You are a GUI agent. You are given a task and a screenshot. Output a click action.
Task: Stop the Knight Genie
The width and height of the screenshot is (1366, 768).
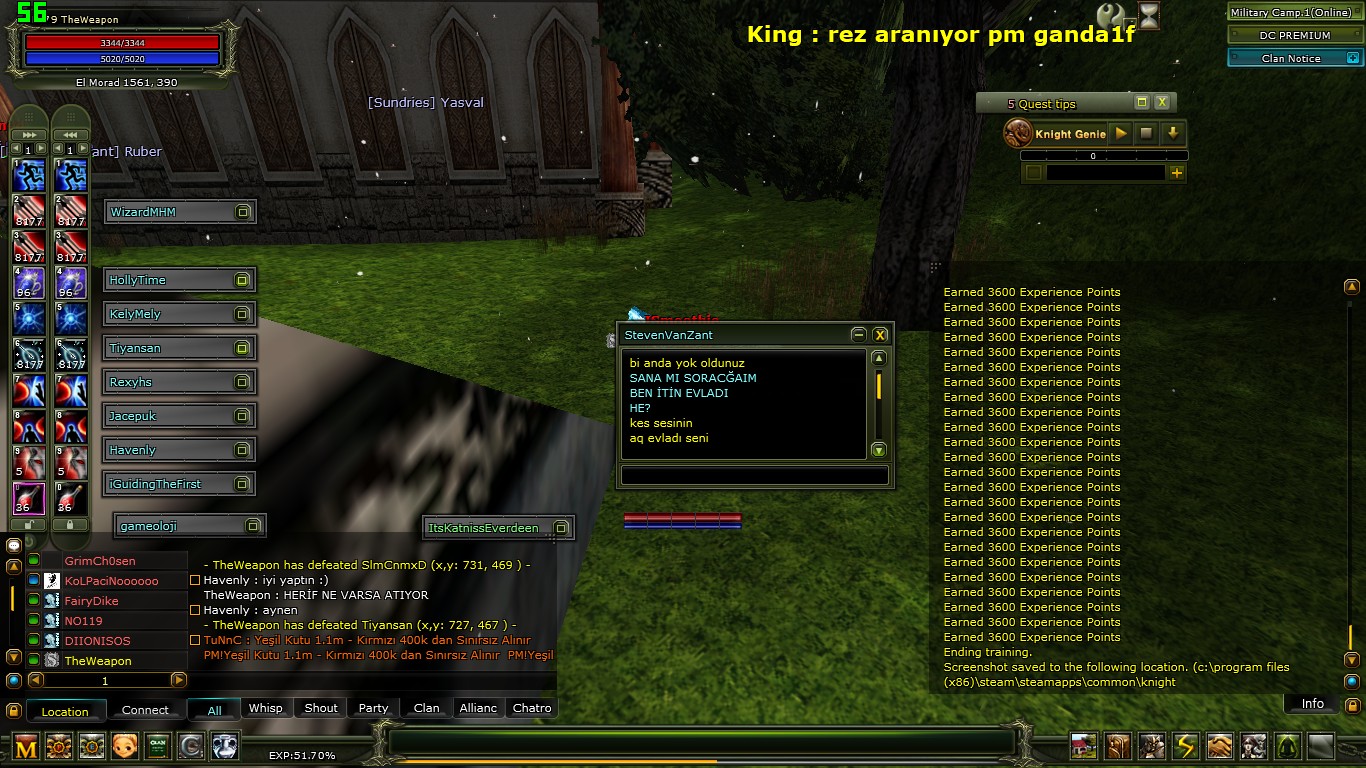tap(1147, 133)
